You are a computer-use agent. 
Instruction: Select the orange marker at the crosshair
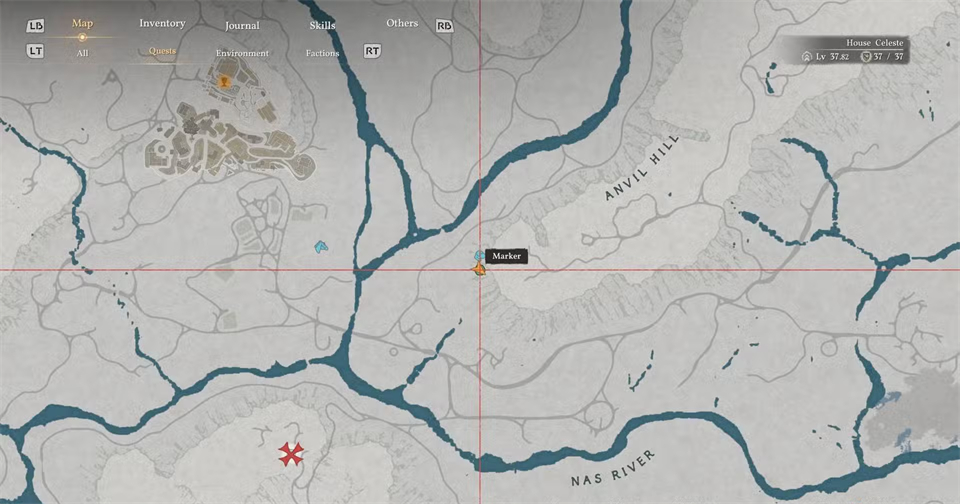479,268
